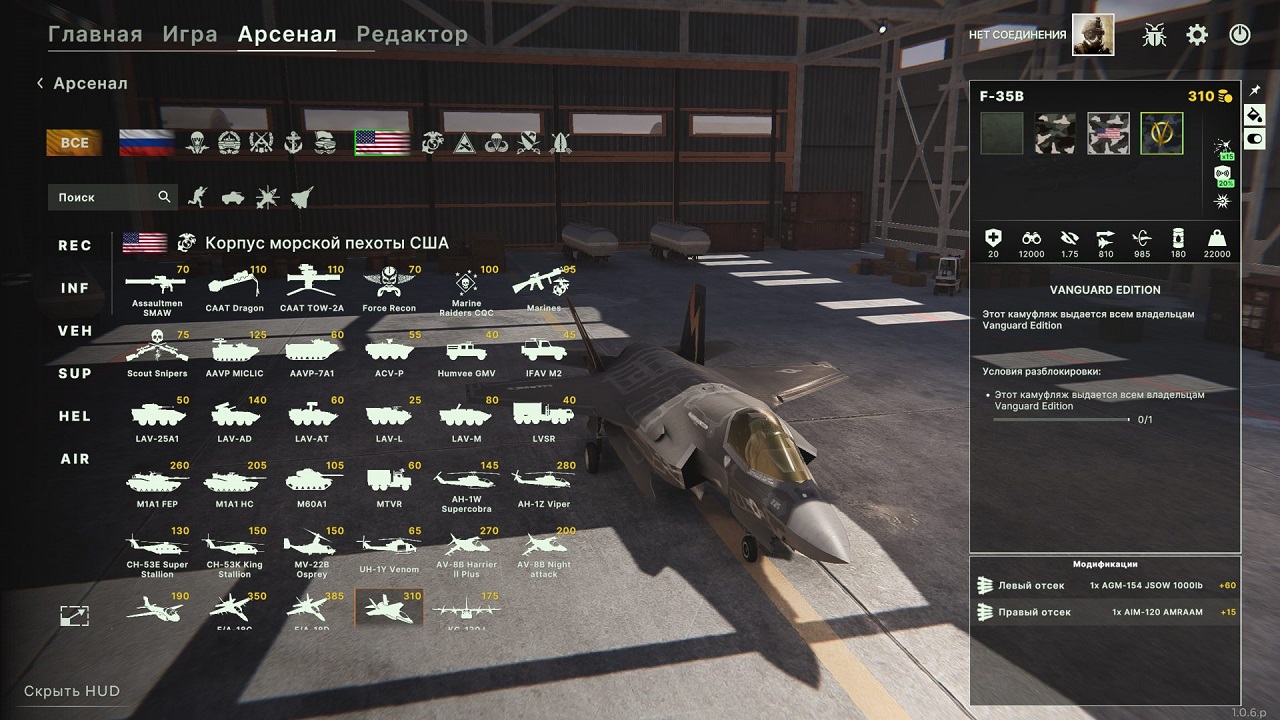This screenshot has width=1280, height=720.
Task: Change the Правый отсек modification
Action: click(x=1105, y=612)
